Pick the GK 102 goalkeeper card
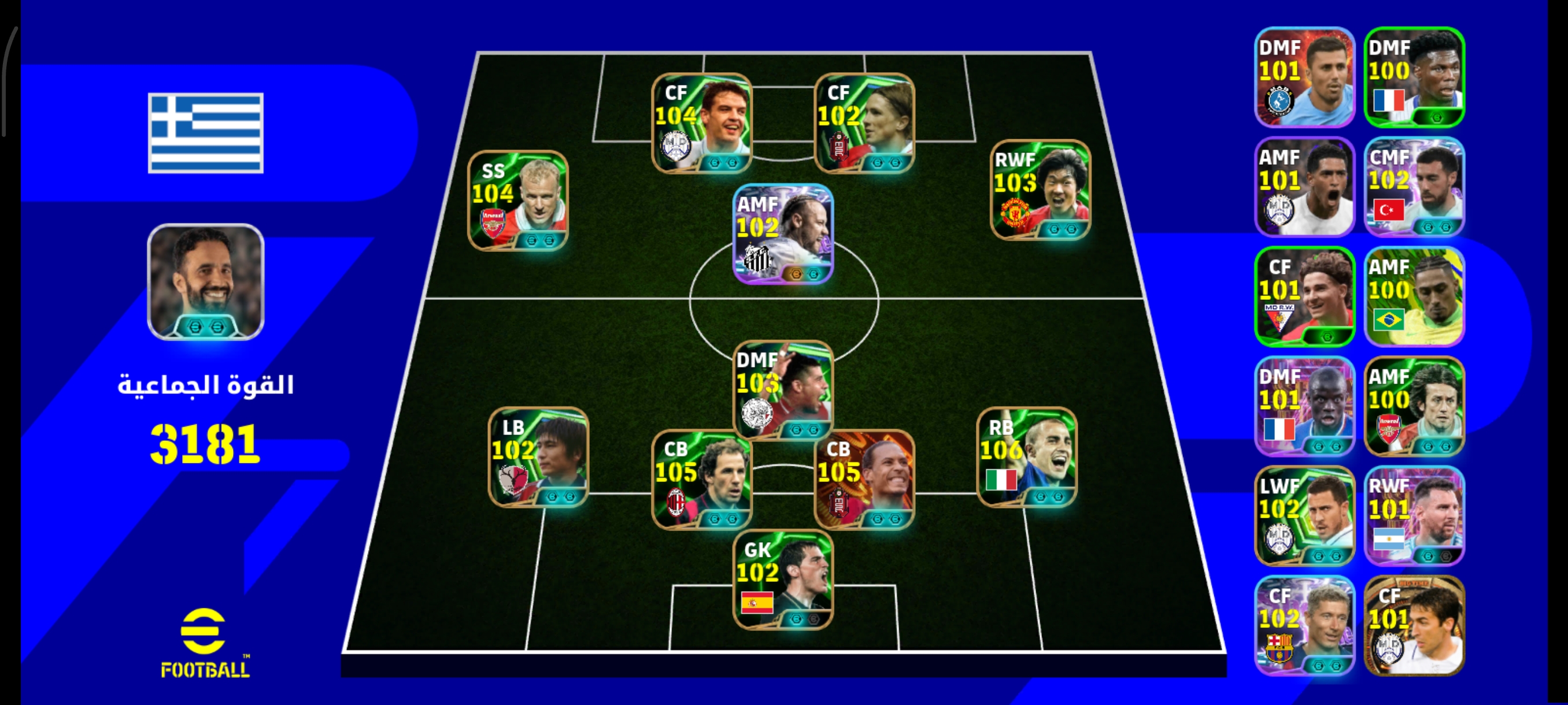The image size is (1568, 705). point(783,580)
